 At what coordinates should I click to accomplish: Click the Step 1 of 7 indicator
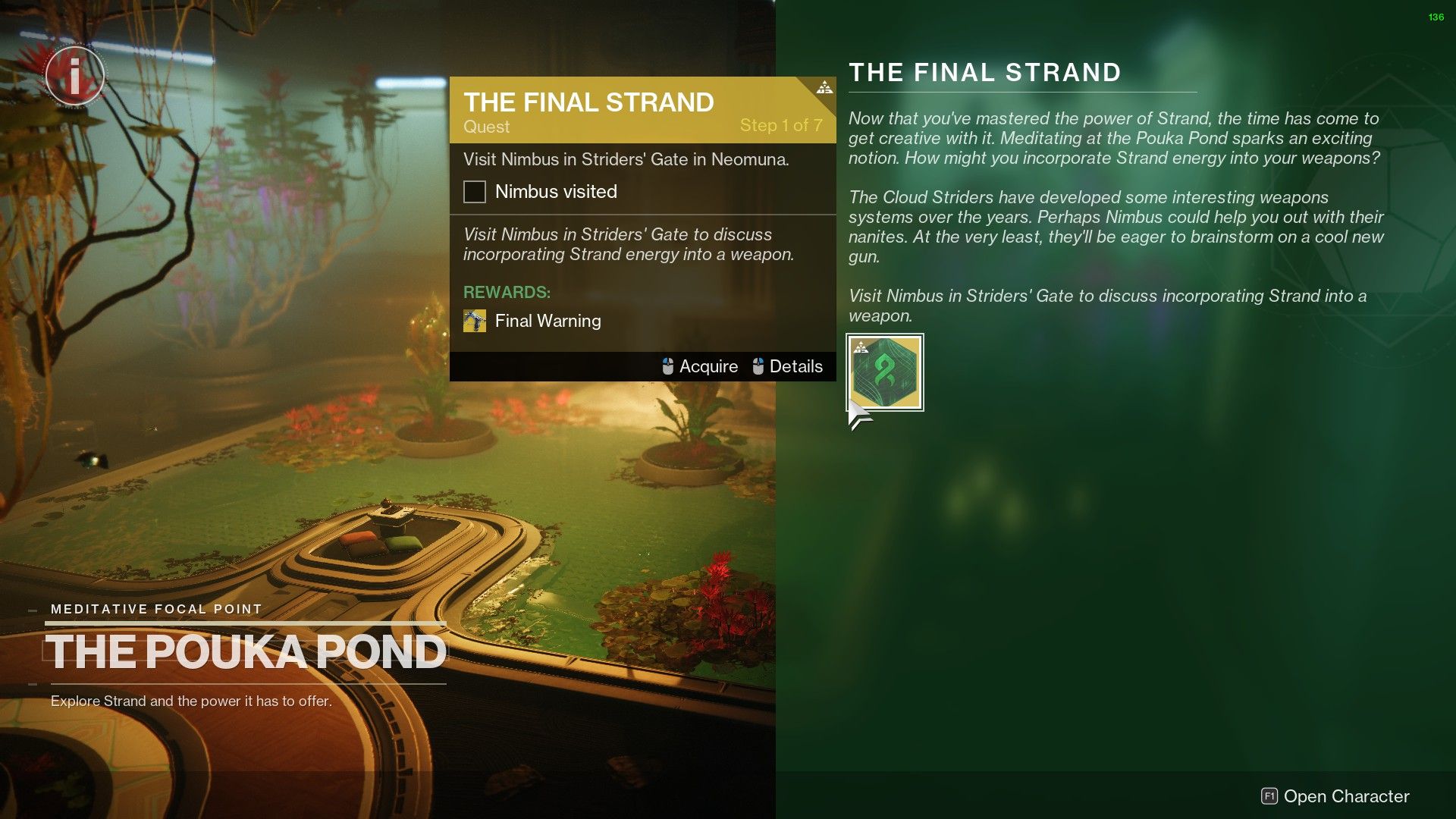pos(780,125)
